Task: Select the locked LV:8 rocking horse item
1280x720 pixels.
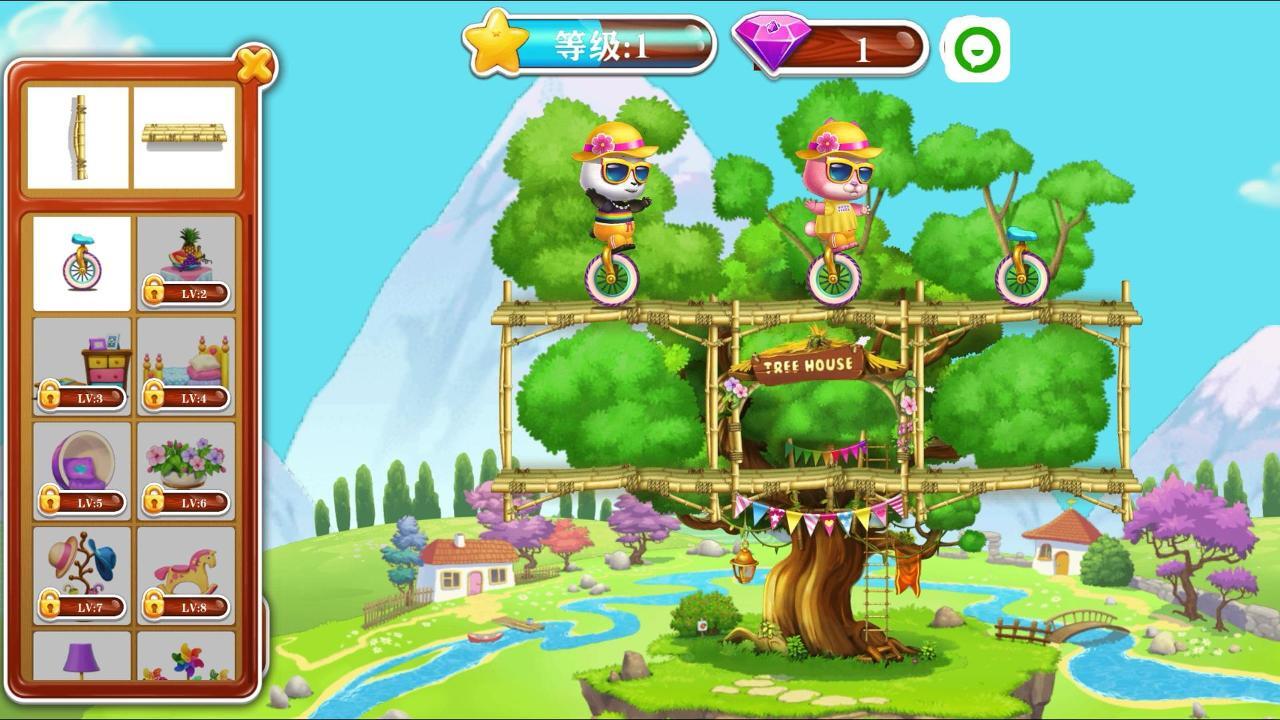Action: click(x=186, y=575)
